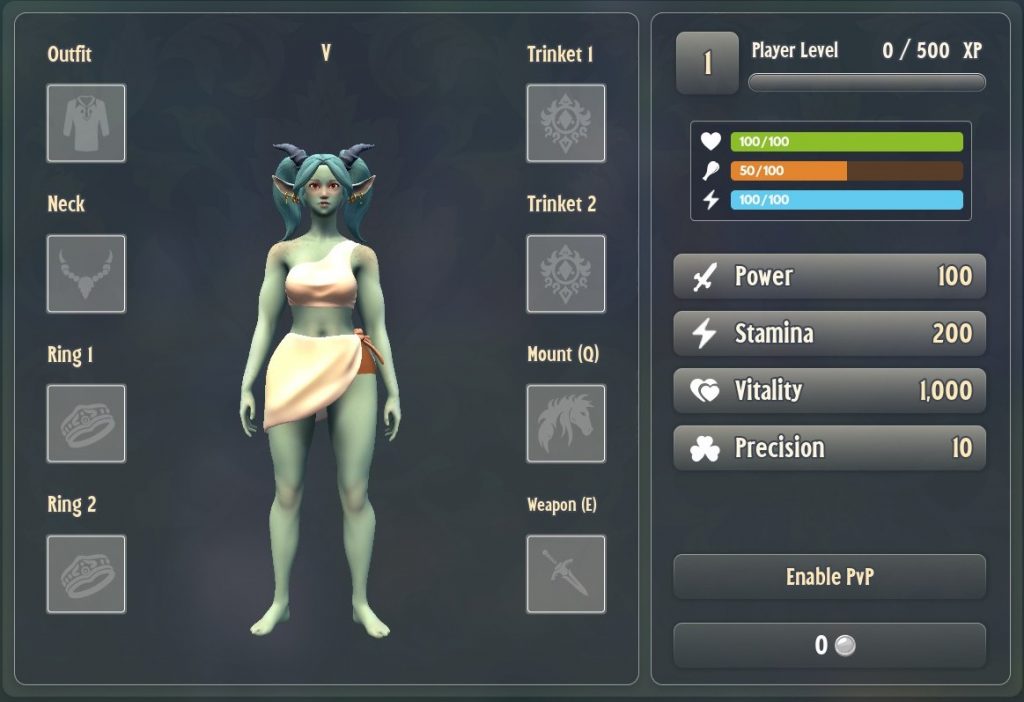Choose the Ring 1 slot

pyautogui.click(x=86, y=424)
